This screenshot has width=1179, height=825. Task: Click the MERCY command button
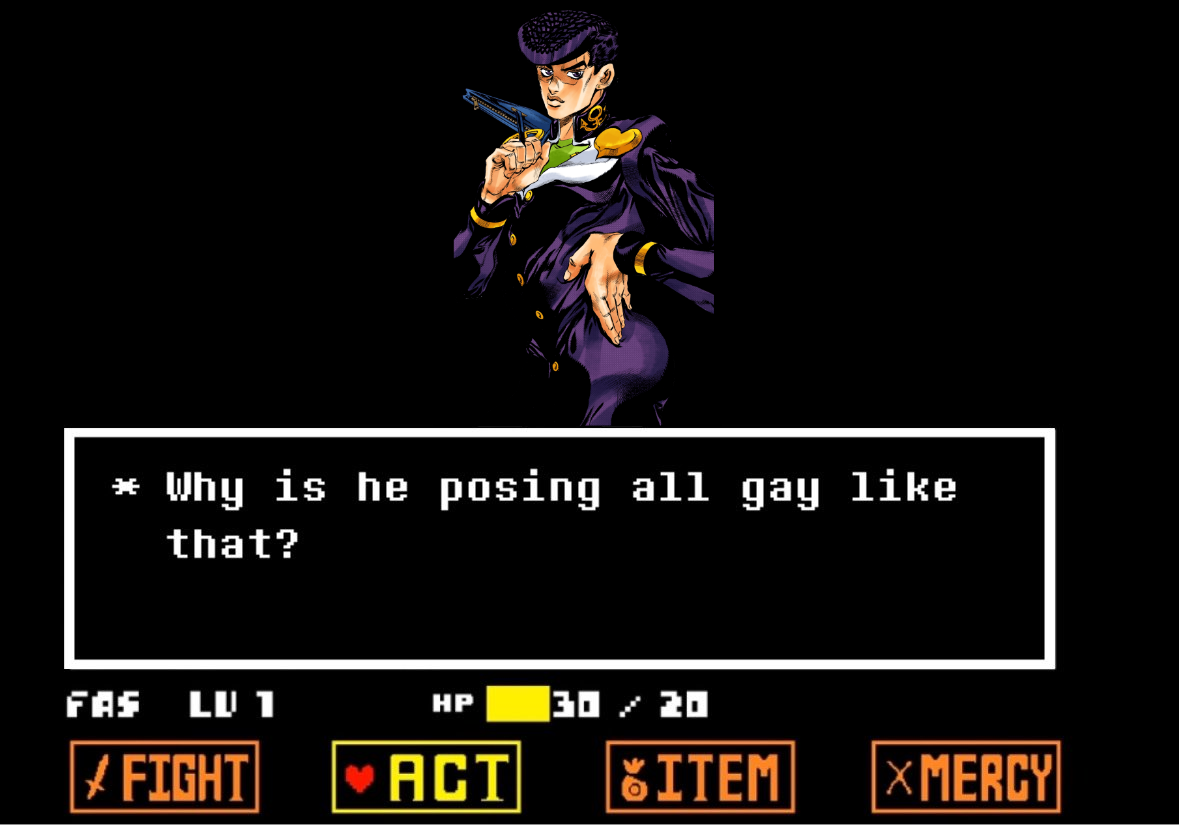click(x=965, y=776)
